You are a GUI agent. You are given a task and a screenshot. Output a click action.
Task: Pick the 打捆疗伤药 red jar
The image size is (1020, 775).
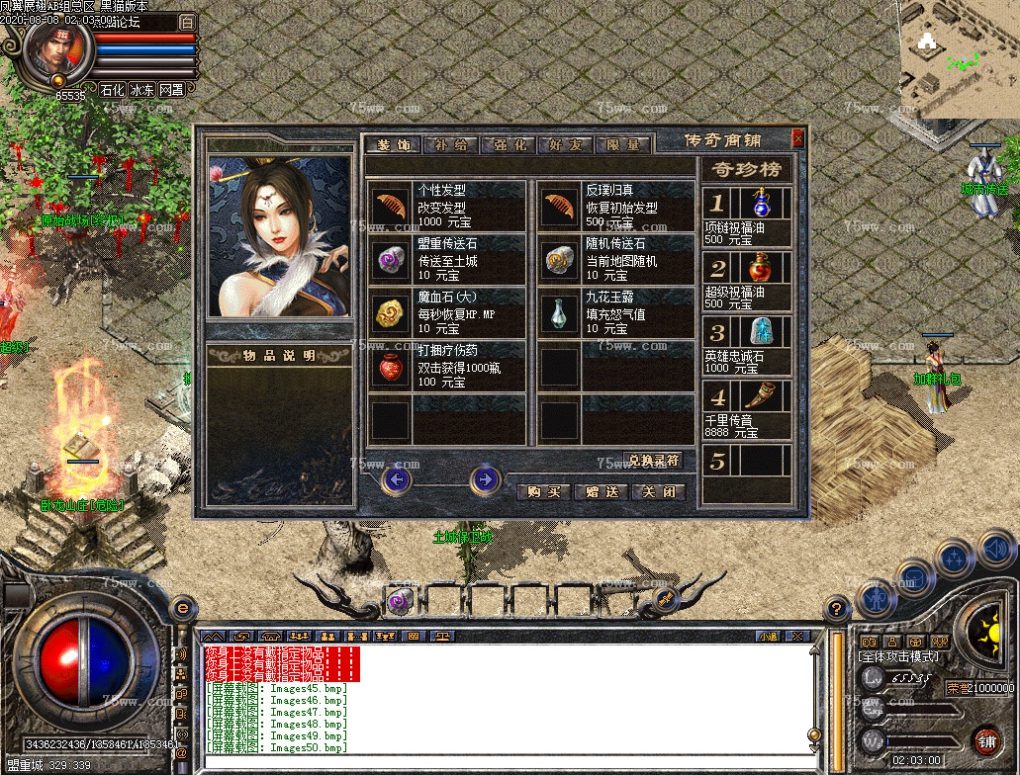(x=391, y=368)
